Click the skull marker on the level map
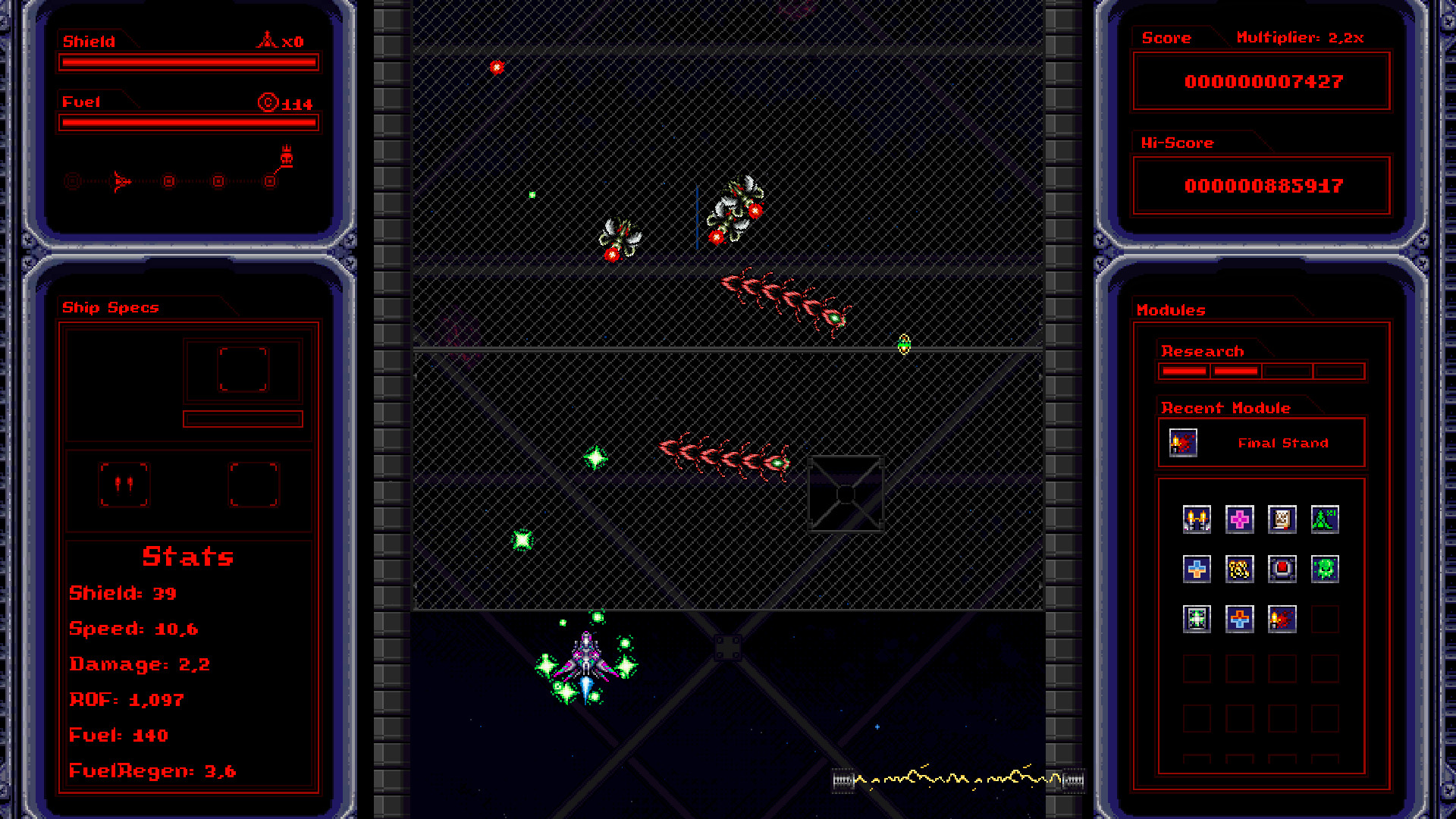The height and width of the screenshot is (819, 1456). tap(287, 157)
